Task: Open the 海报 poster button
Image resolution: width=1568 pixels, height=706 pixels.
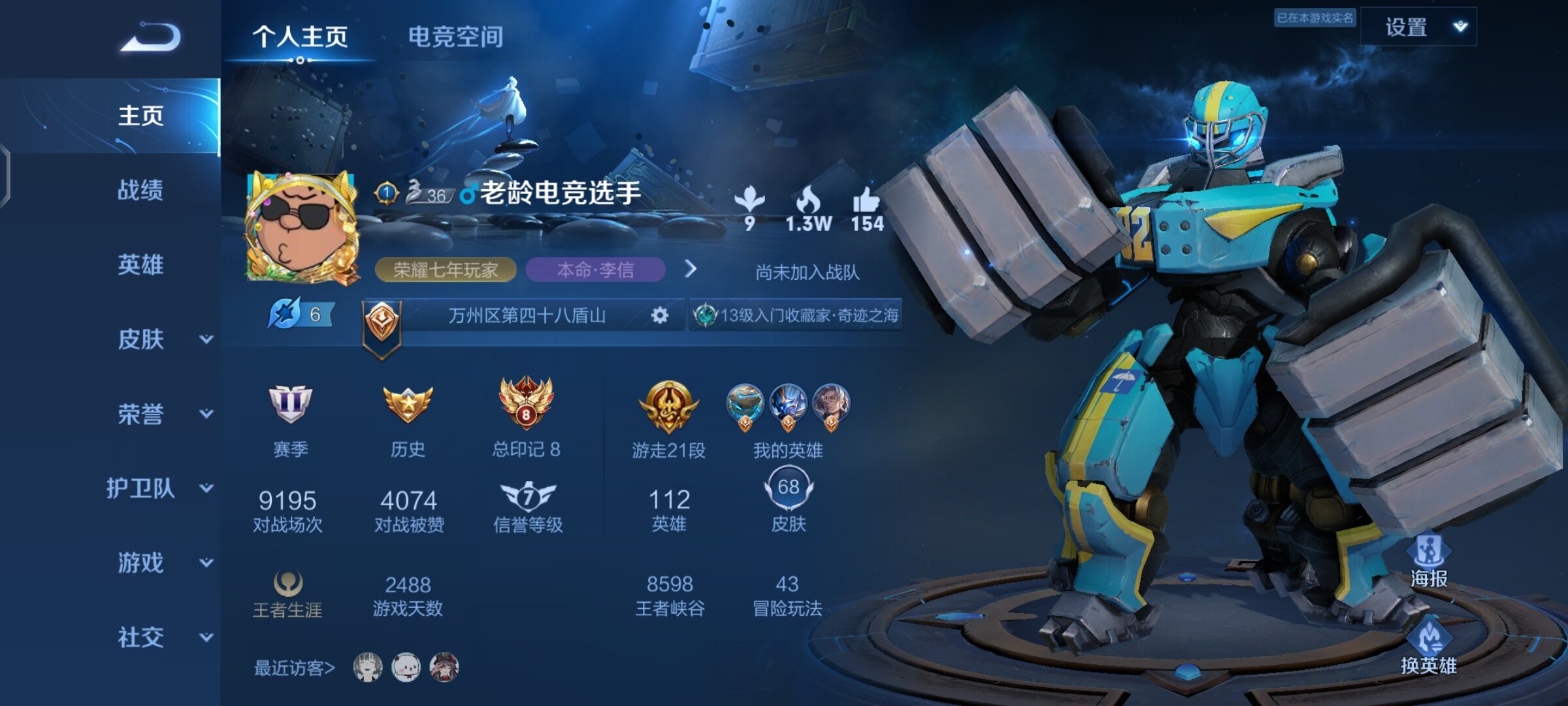Action: point(1429,561)
